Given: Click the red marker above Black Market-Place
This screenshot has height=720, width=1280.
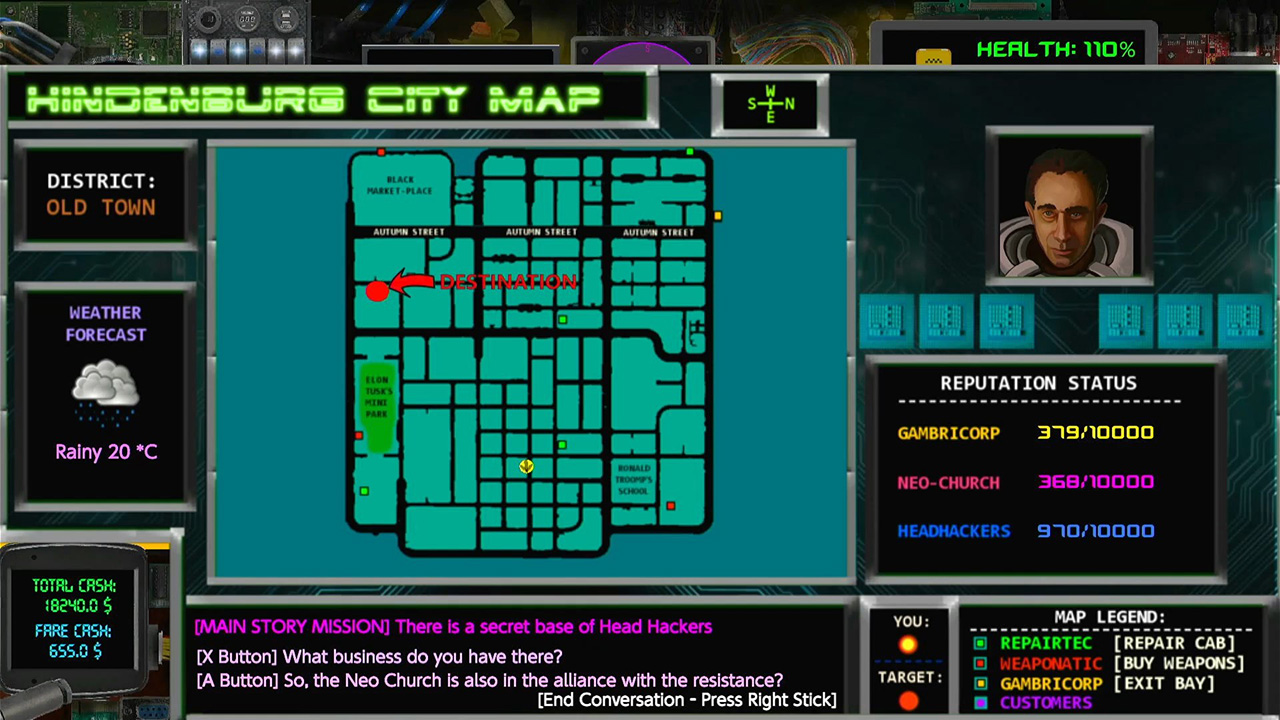Looking at the screenshot, I should click(382, 152).
